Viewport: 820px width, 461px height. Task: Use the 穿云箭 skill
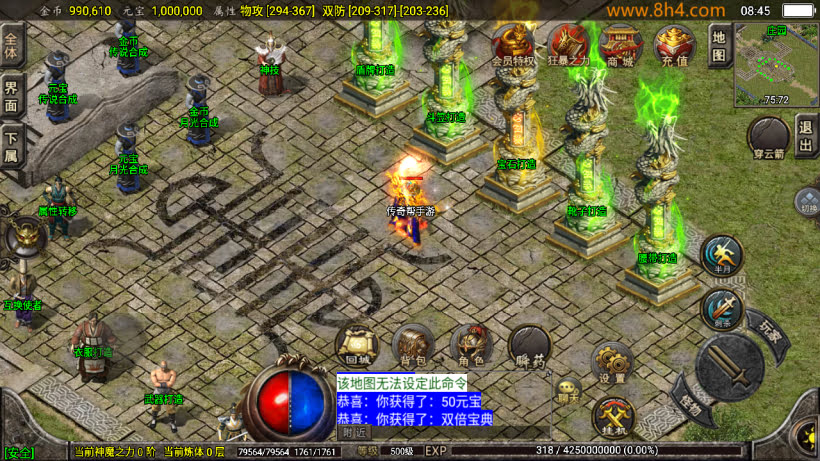(769, 139)
